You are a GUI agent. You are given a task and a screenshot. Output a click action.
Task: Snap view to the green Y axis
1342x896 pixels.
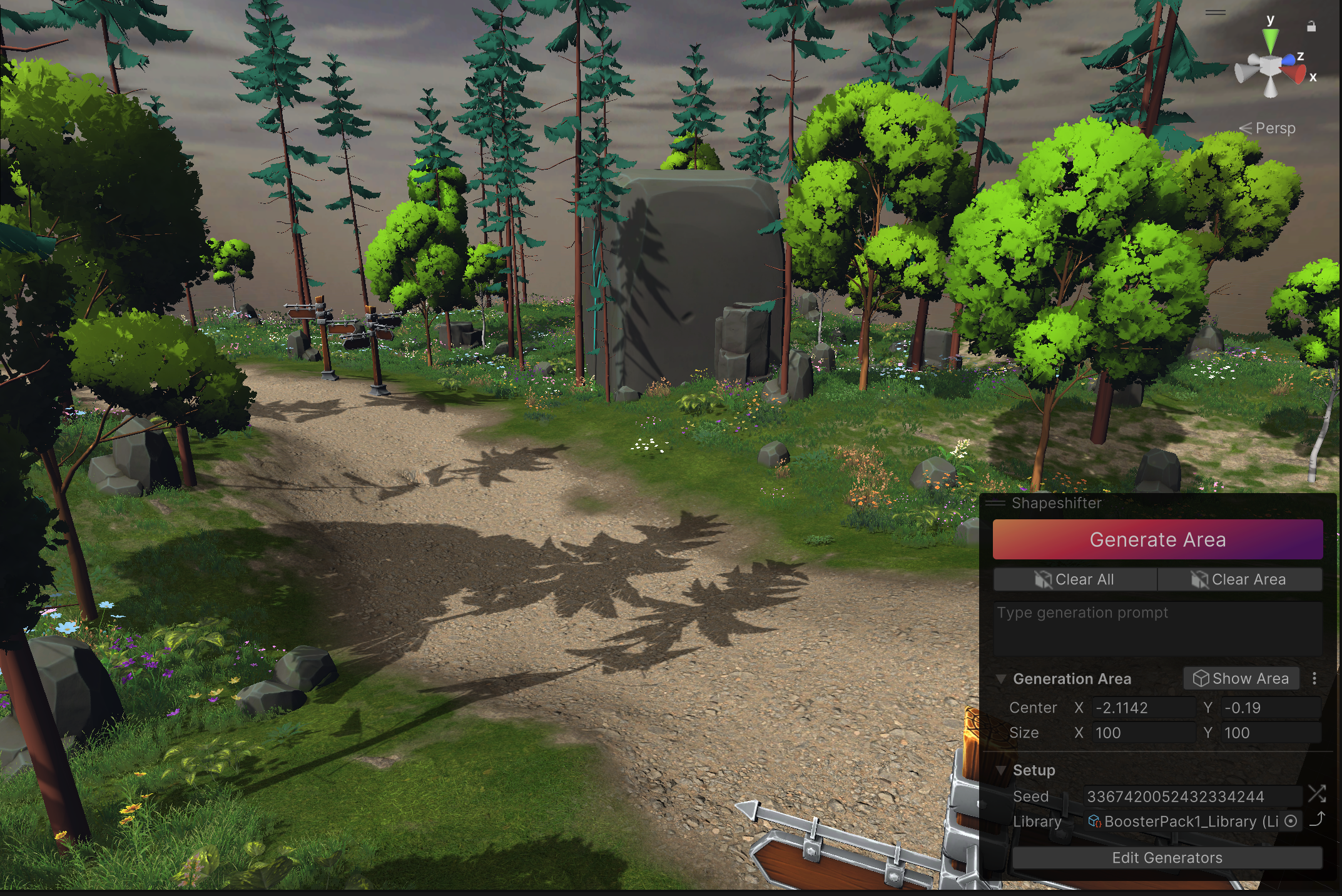1270,41
